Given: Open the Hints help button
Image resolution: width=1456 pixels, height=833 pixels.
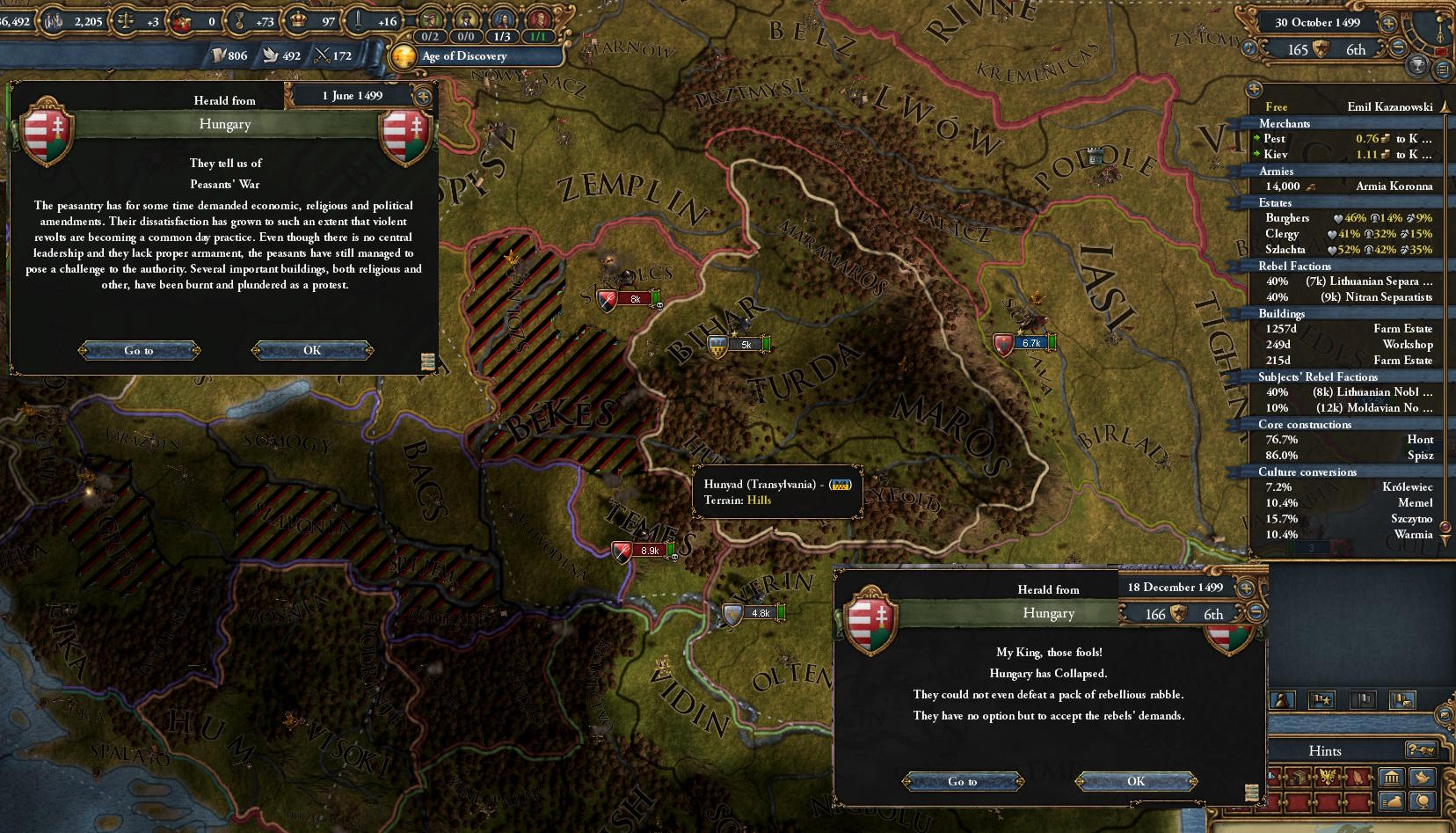Looking at the screenshot, I should pyautogui.click(x=1421, y=750).
